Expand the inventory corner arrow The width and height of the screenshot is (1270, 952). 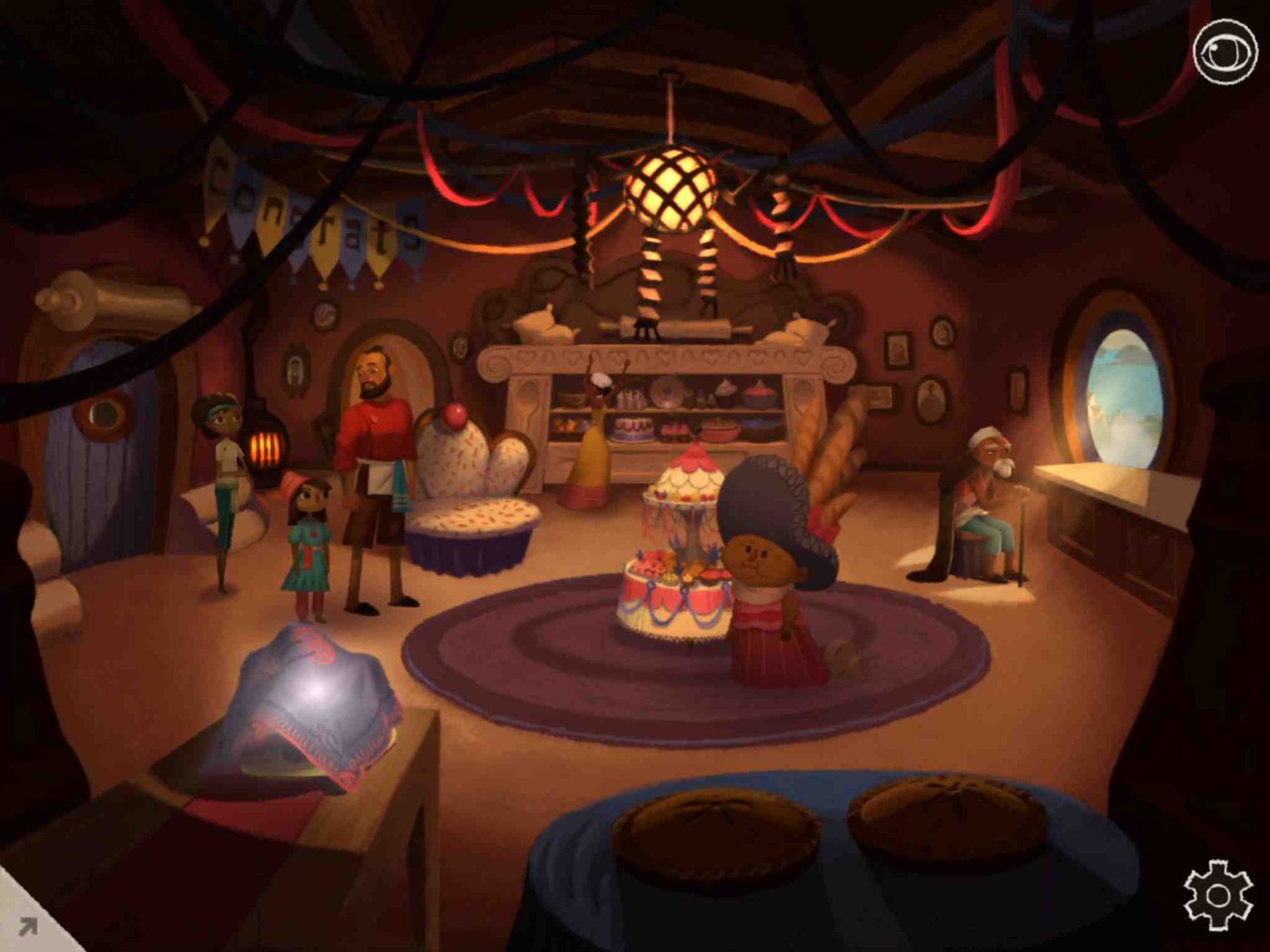[x=27, y=926]
